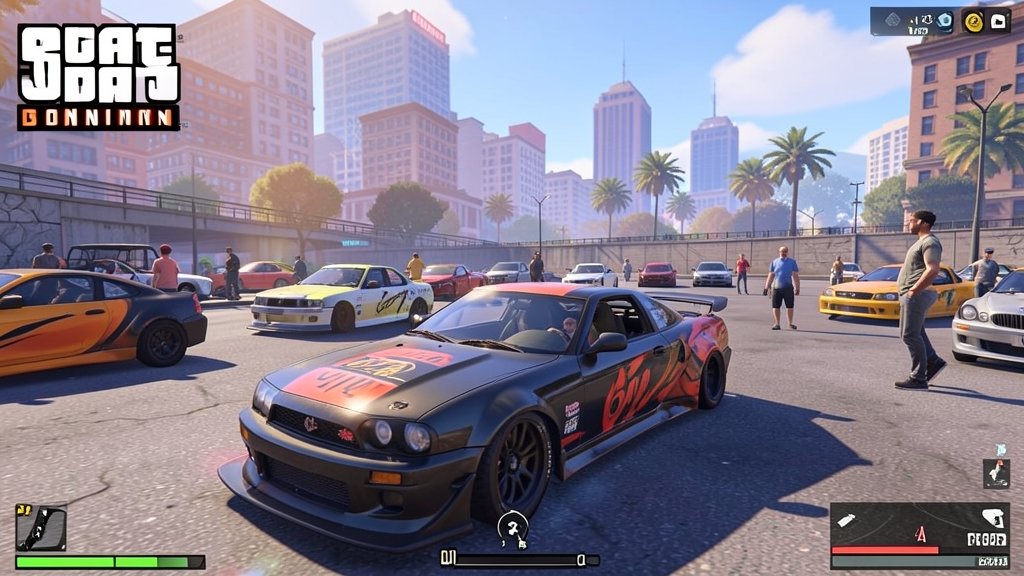Select the light blue pentagon badge icon
Image resolution: width=1024 pixels, height=576 pixels.
943,21
